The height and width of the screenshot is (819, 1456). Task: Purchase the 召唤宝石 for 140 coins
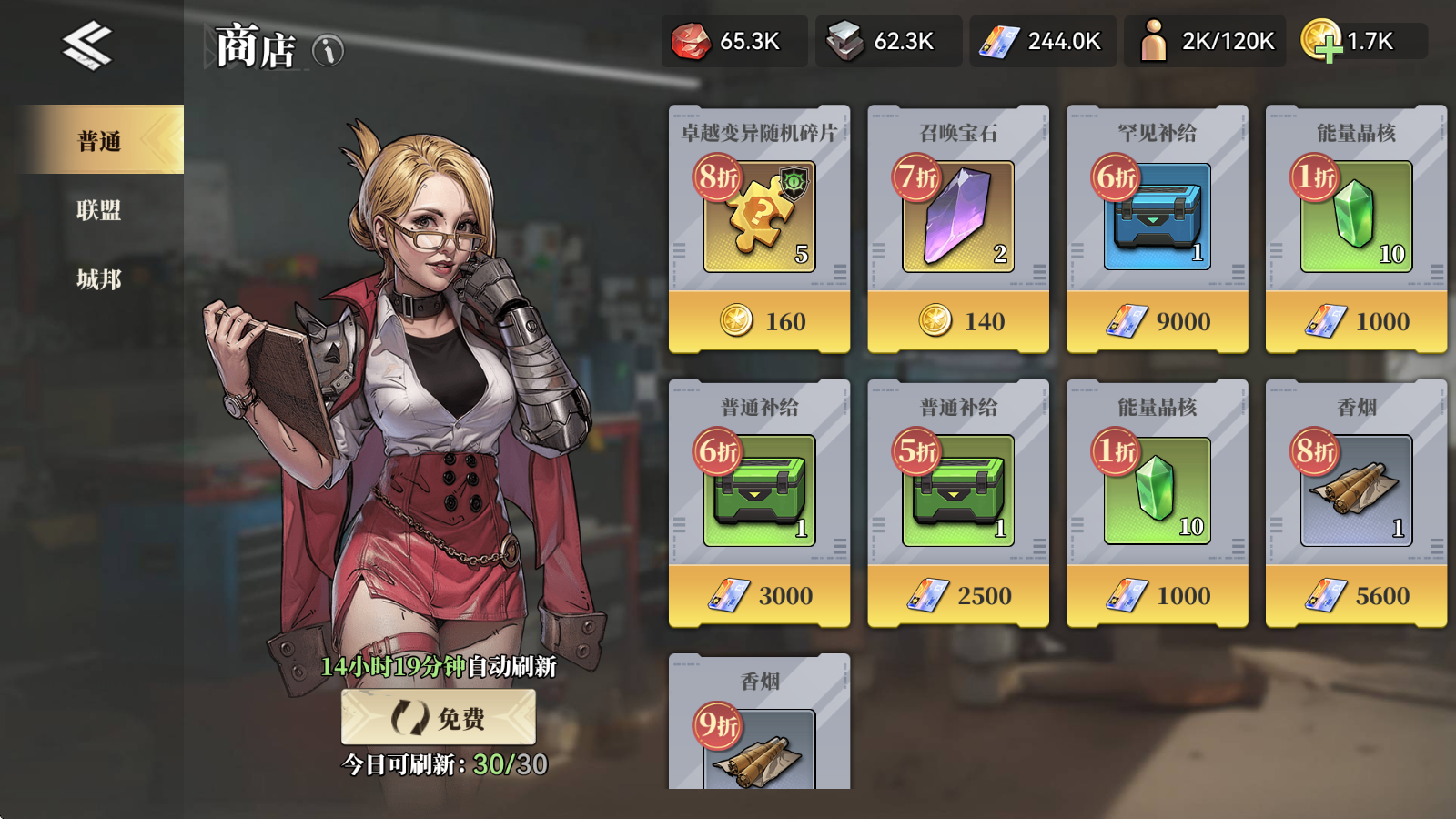pos(957,320)
